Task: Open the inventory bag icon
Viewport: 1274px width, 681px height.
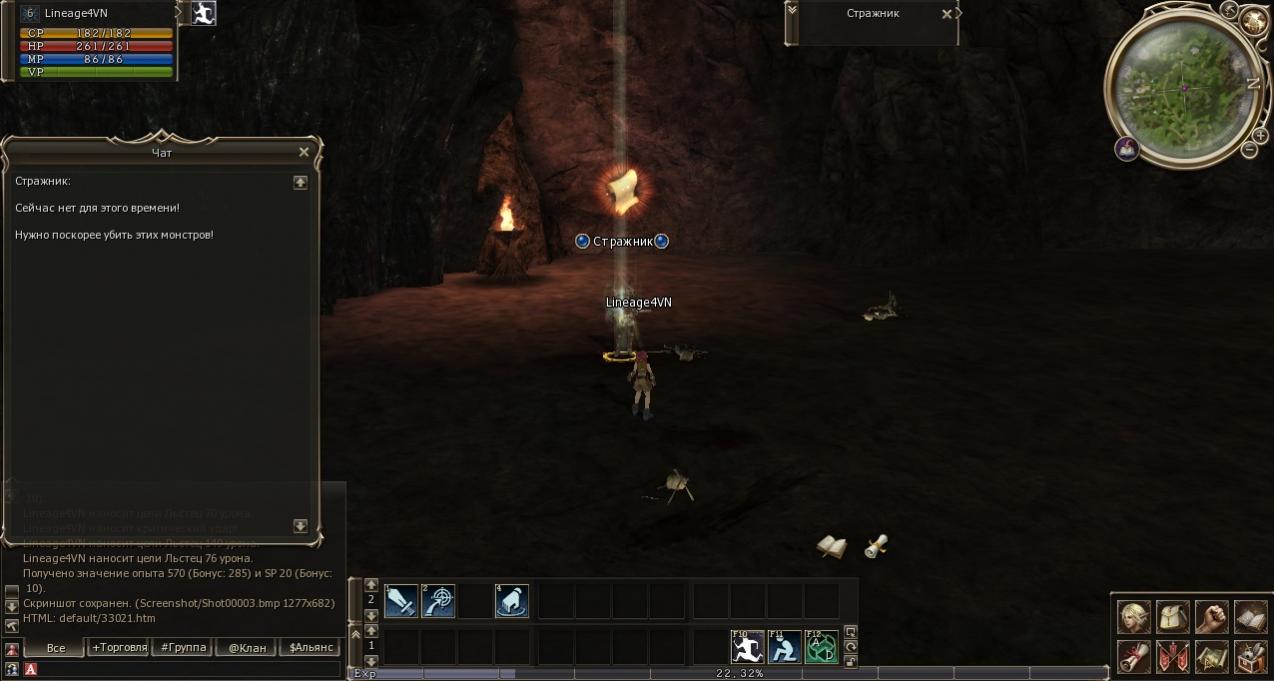Action: point(1173,617)
